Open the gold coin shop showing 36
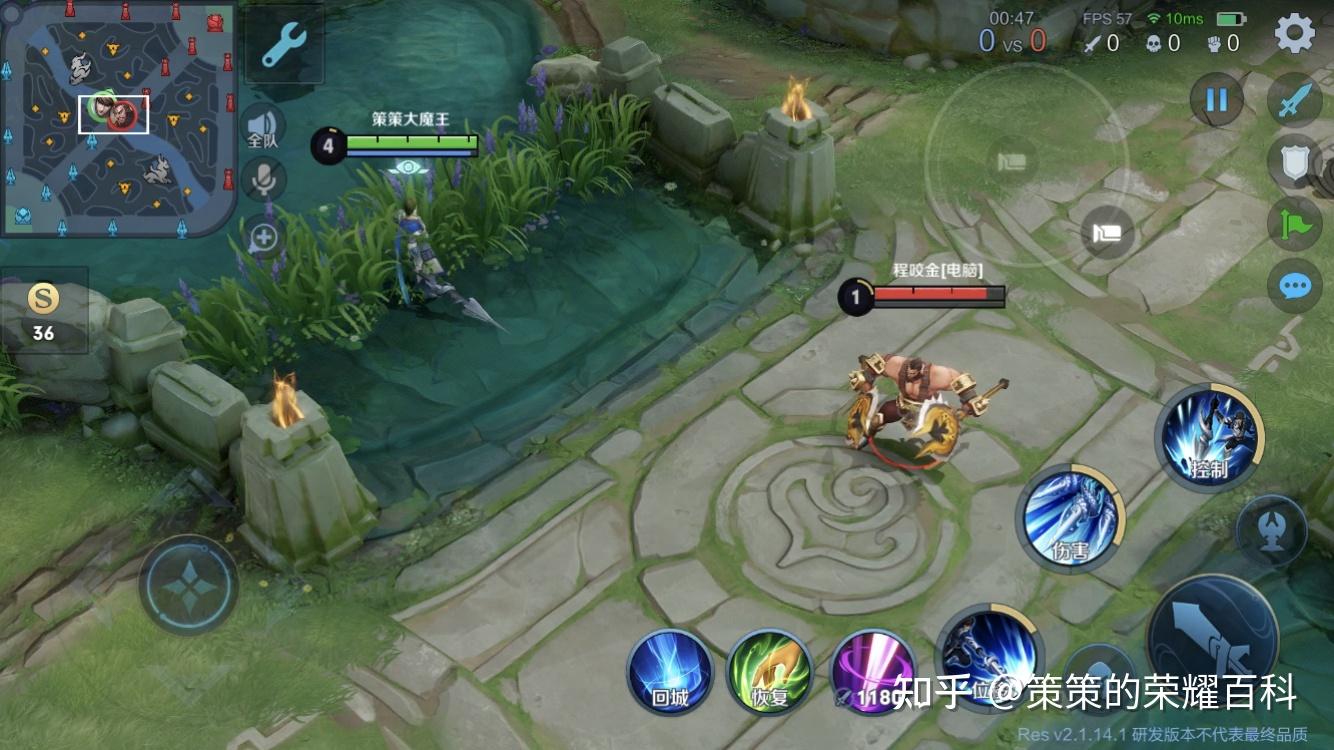The width and height of the screenshot is (1334, 750). click(43, 308)
